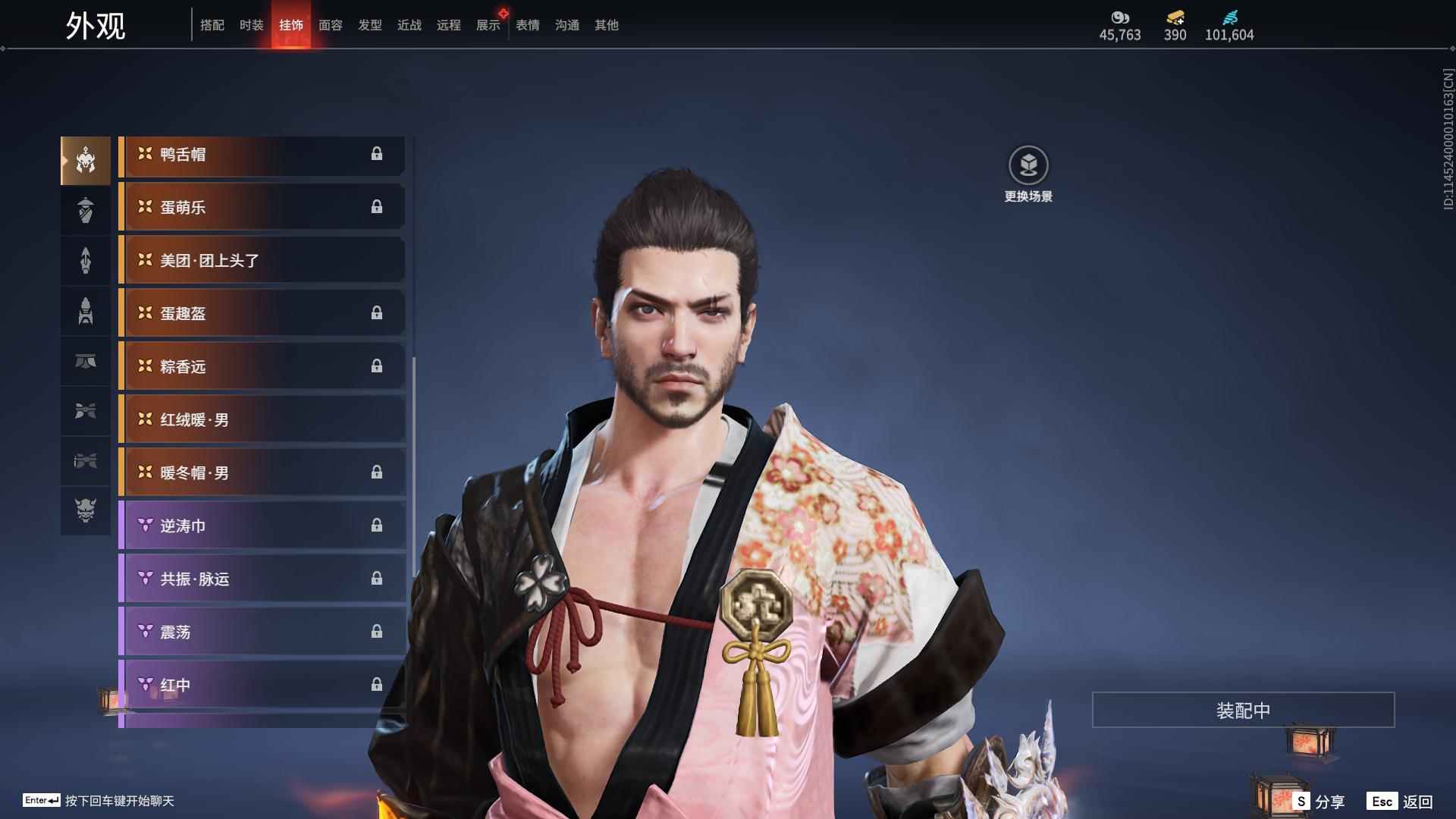Screen dimensions: 1456x819
Task: Click the chat prompt to start chatting
Action: coord(119,801)
